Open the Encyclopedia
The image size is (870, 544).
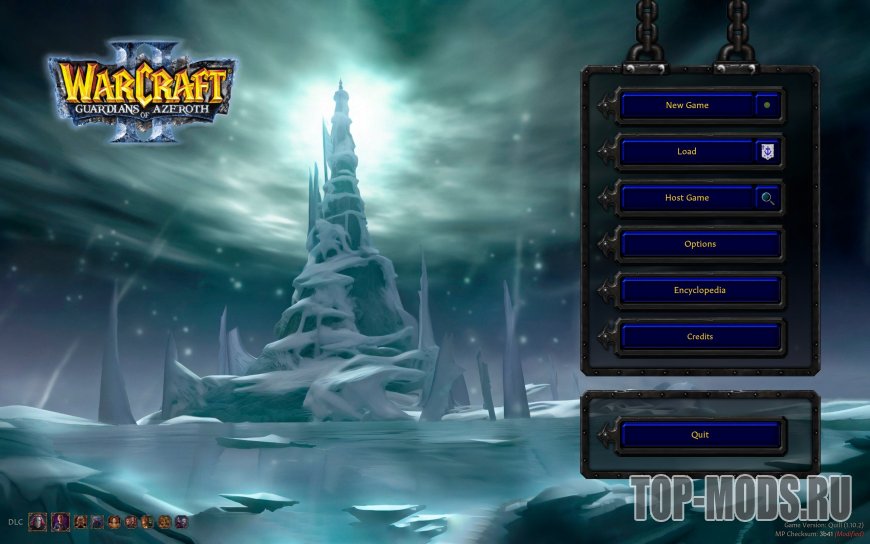699,291
